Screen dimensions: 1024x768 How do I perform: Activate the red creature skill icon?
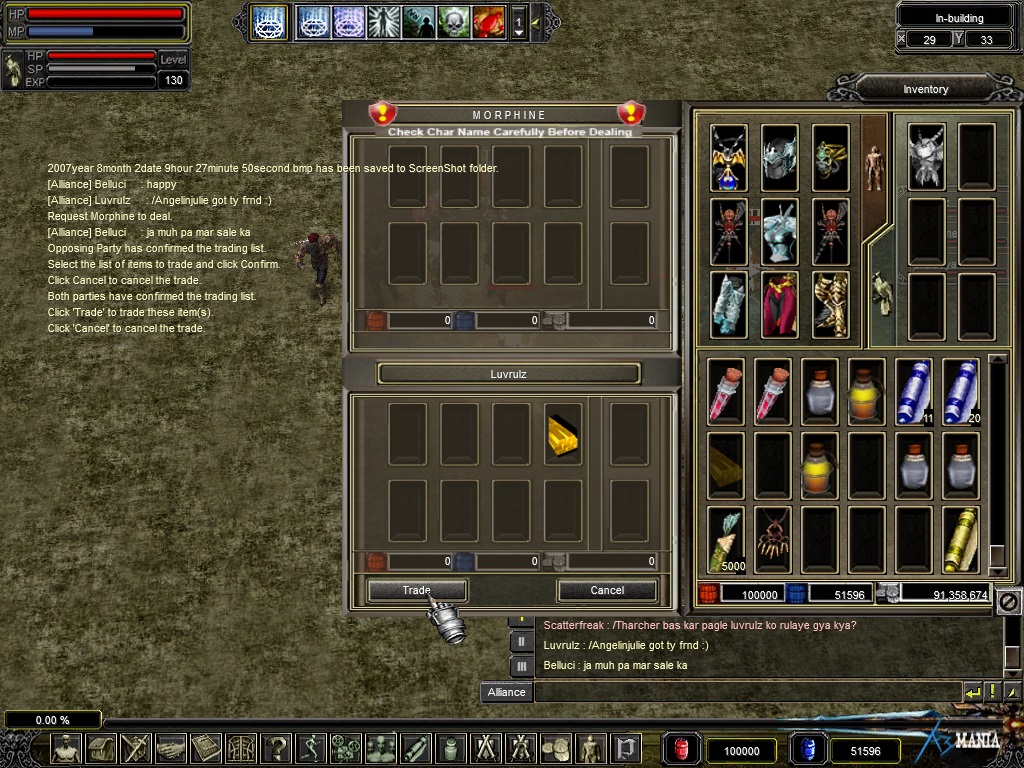tap(488, 21)
